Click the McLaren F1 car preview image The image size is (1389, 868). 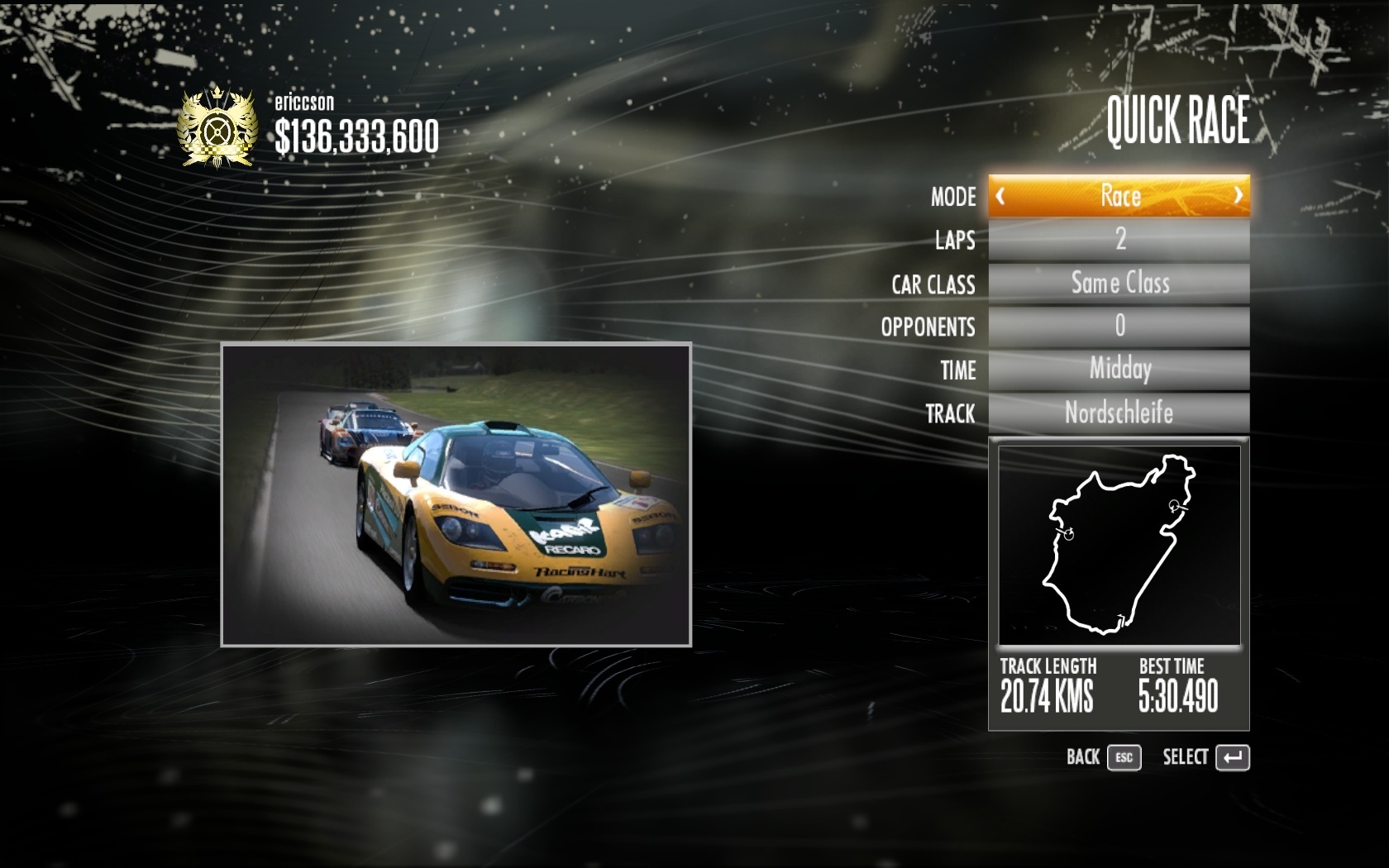coord(456,494)
